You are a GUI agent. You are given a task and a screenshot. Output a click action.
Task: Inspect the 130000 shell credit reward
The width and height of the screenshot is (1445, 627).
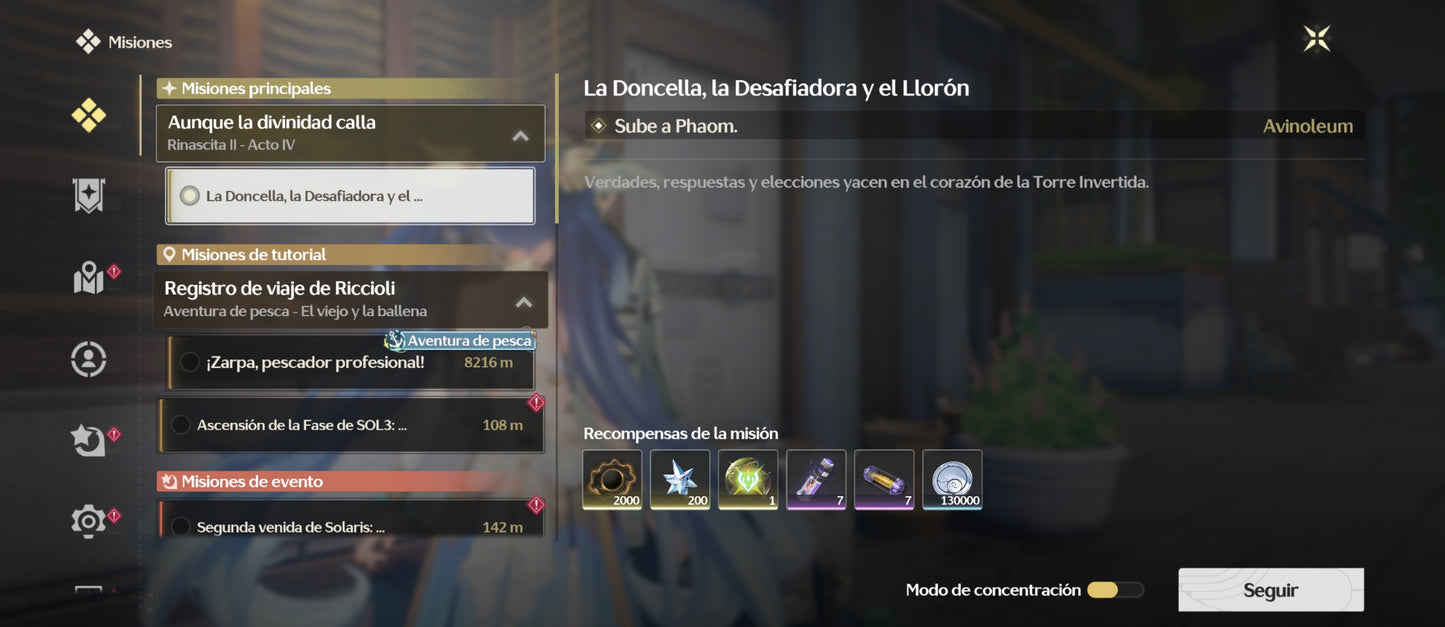[952, 480]
